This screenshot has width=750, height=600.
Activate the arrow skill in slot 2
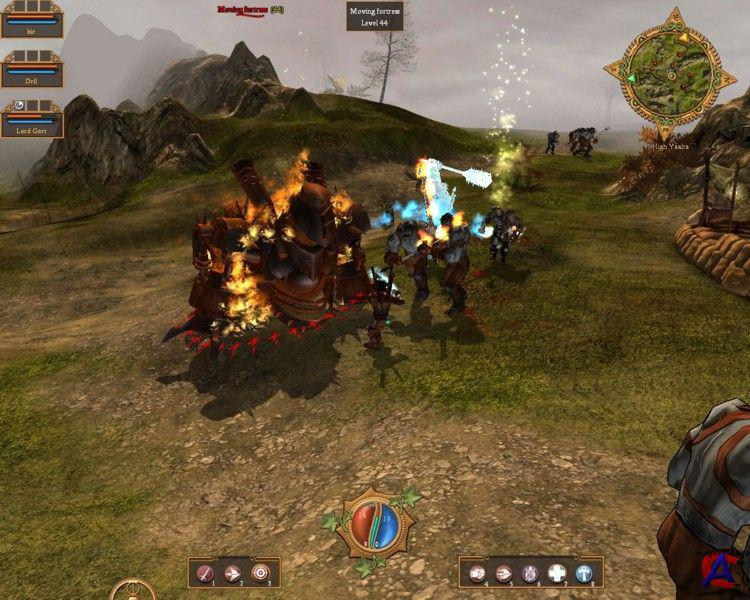pyautogui.click(x=233, y=573)
